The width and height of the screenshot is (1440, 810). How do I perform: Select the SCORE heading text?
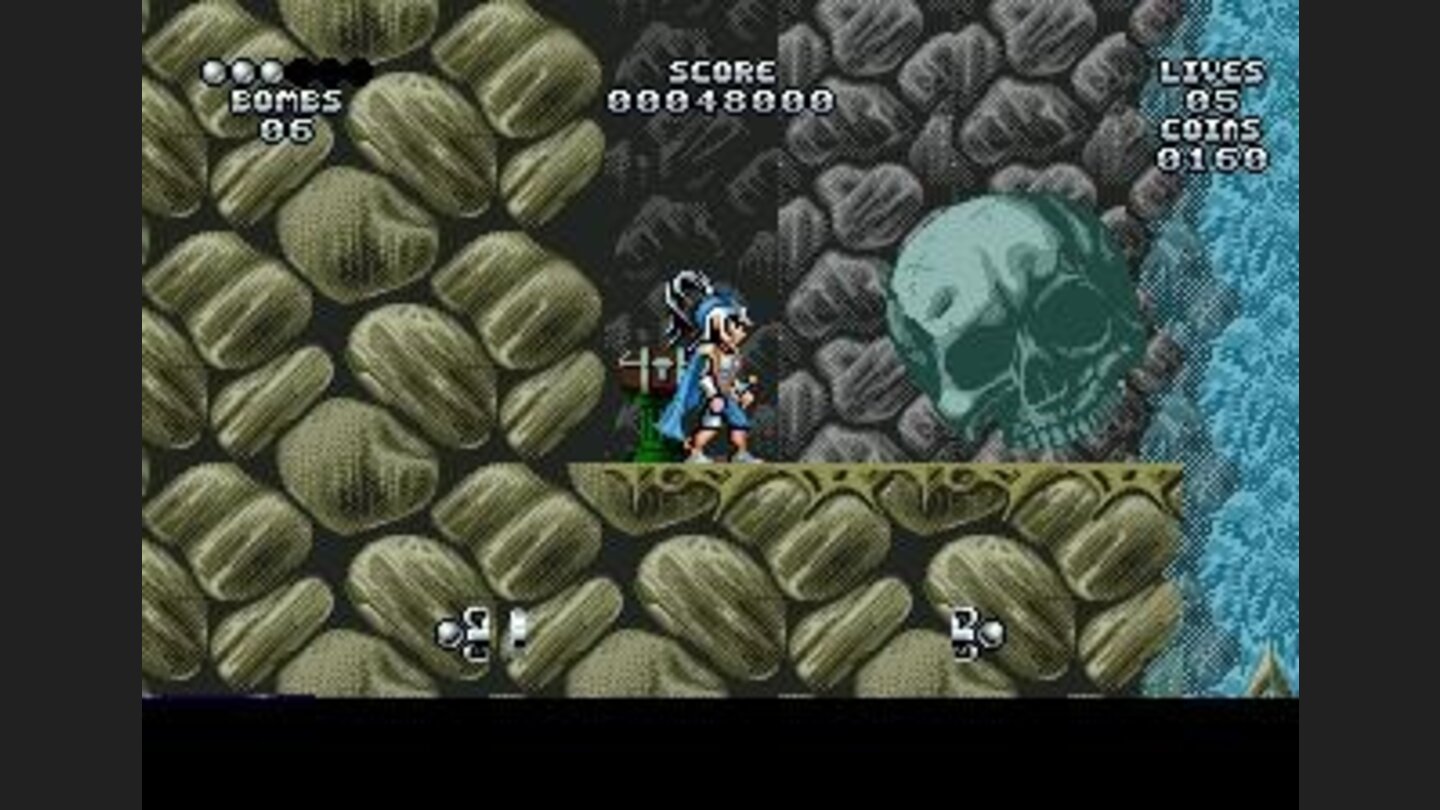(x=722, y=71)
